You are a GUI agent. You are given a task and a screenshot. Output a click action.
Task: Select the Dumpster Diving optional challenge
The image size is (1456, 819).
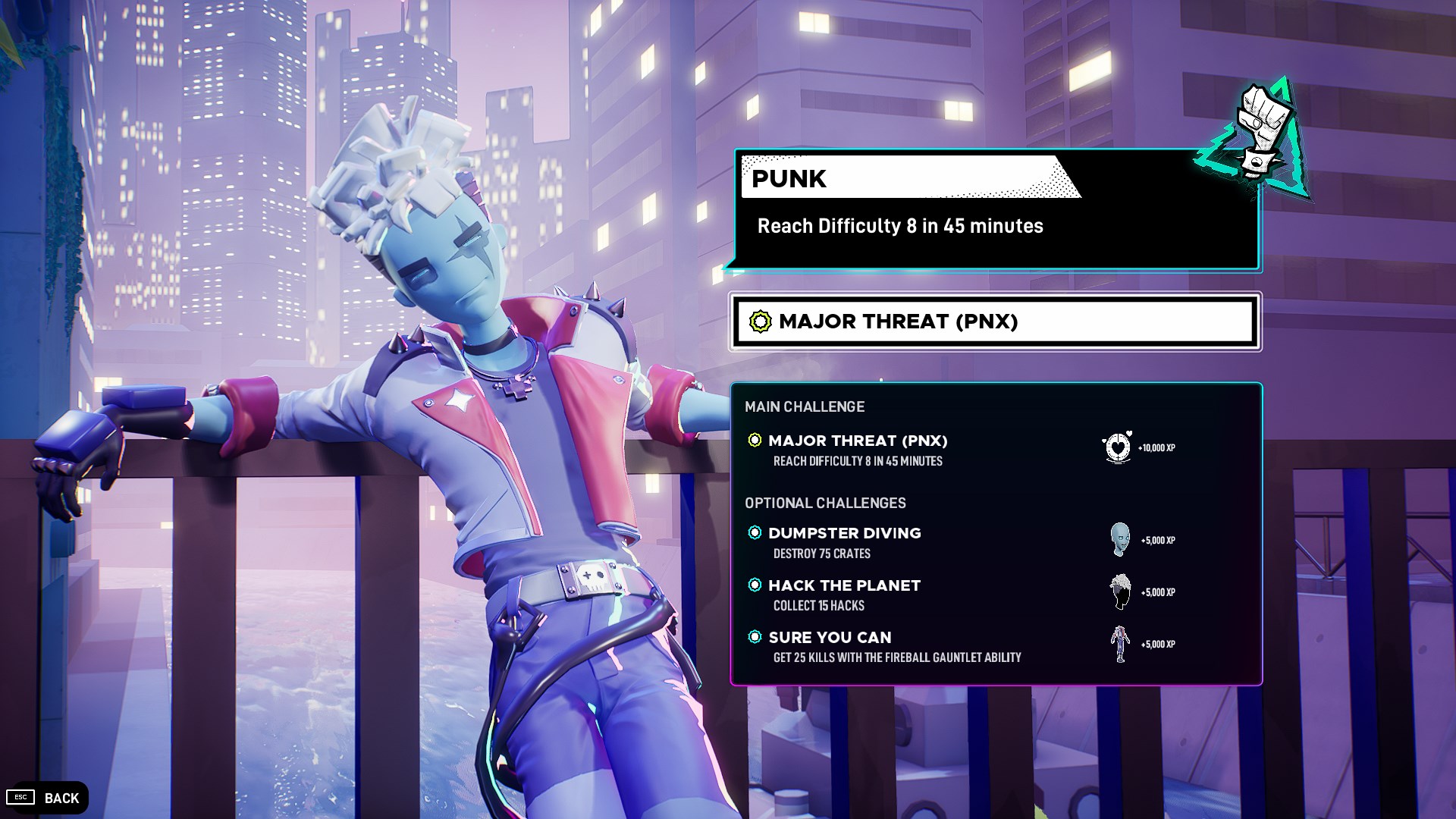point(844,541)
